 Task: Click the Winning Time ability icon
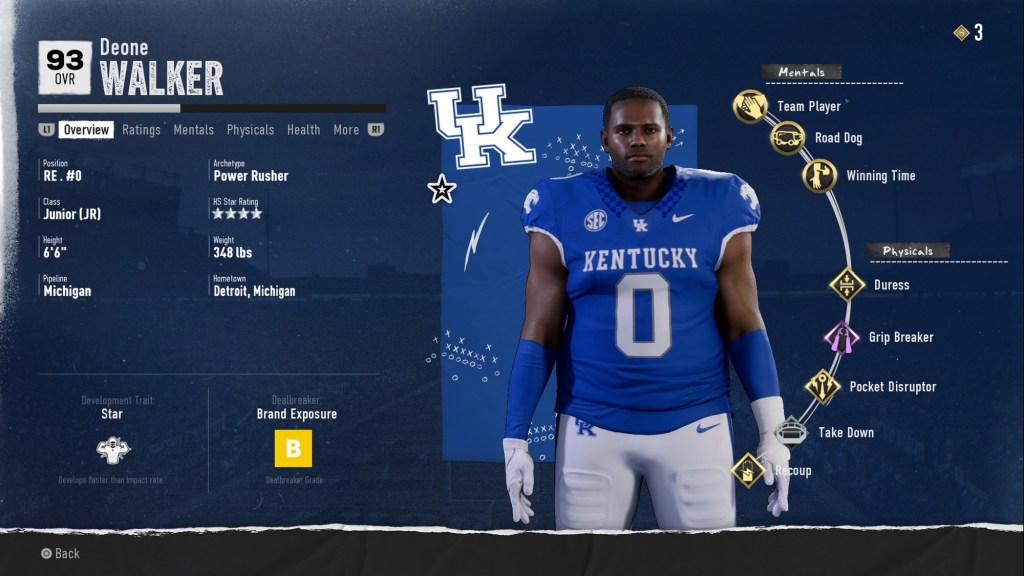click(819, 176)
